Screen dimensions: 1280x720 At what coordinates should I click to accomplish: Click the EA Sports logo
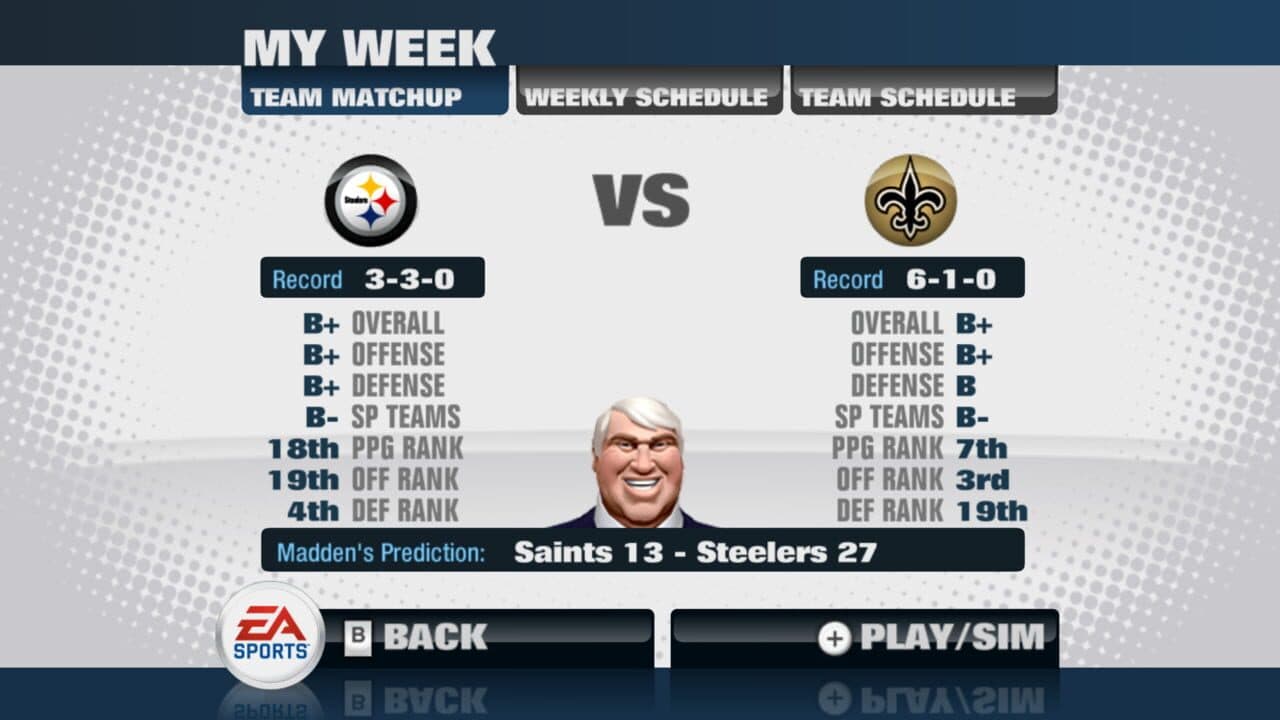pyautogui.click(x=267, y=636)
